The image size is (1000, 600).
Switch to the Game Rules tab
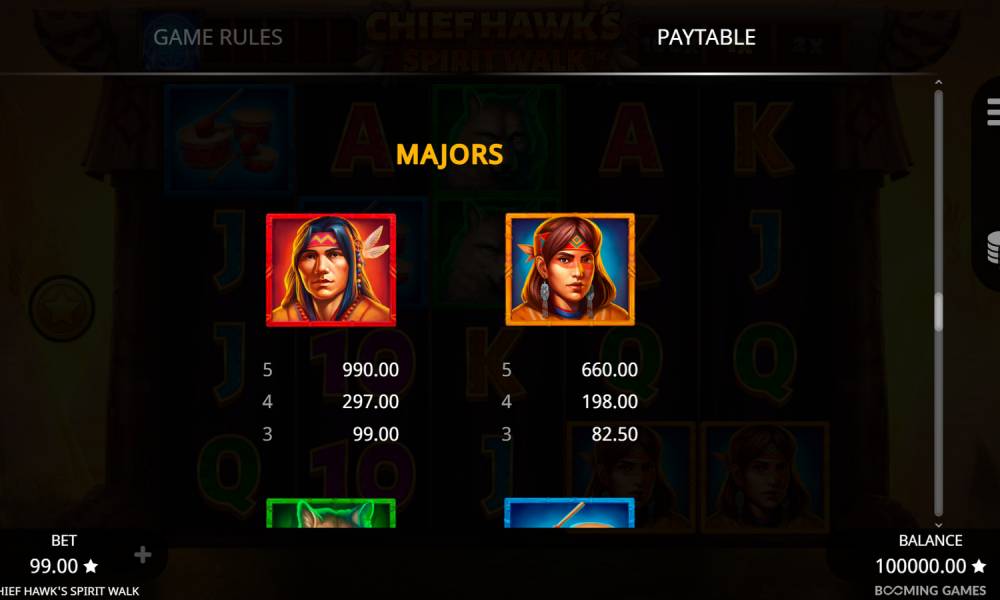coord(218,38)
